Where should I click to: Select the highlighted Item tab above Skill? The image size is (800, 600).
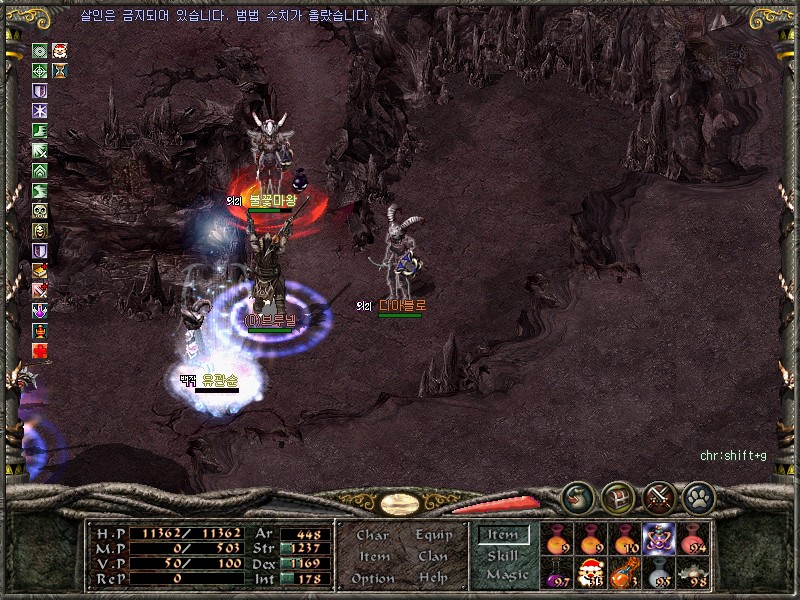[503, 535]
